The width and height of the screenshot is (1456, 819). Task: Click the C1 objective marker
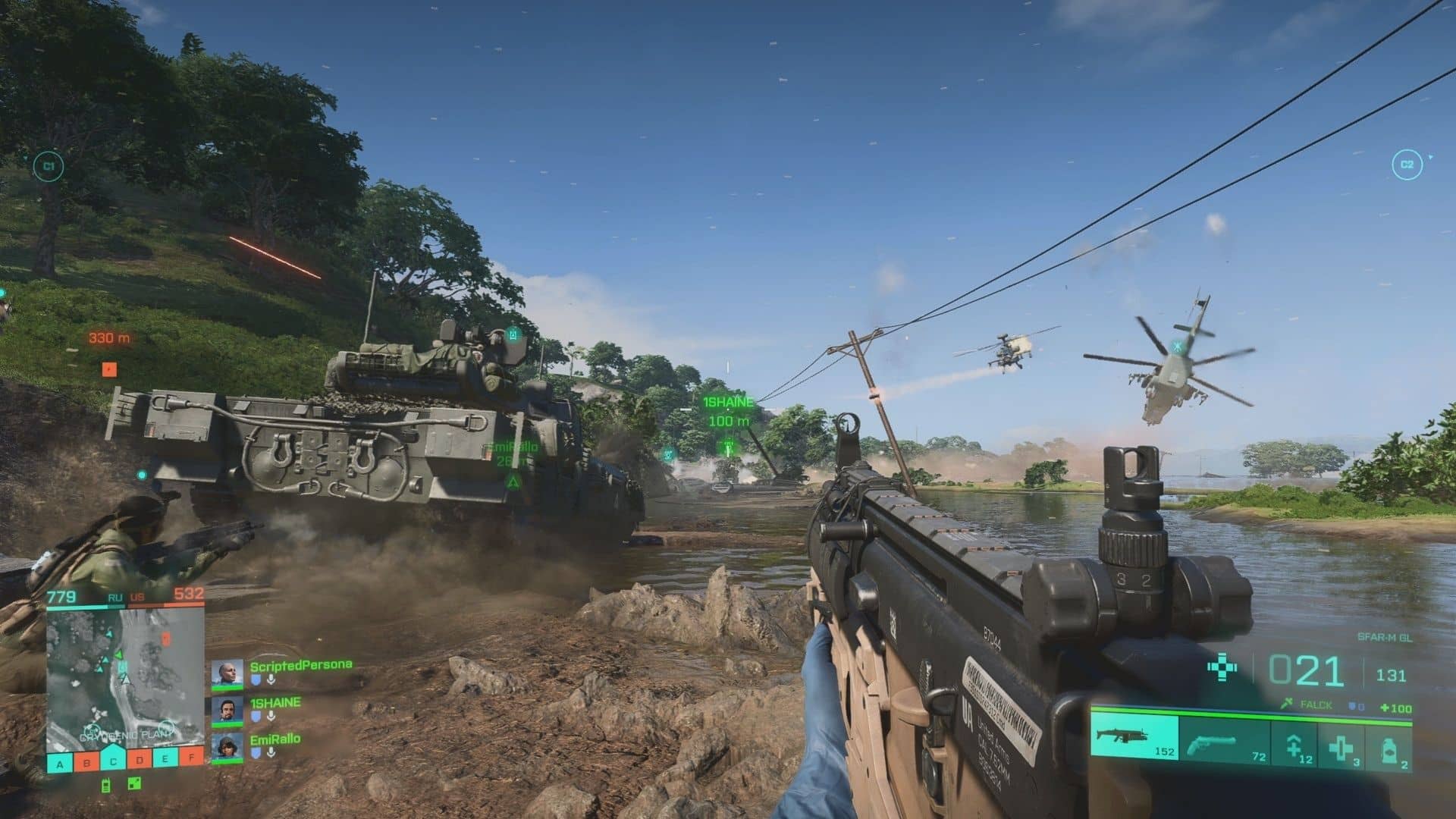coord(49,165)
